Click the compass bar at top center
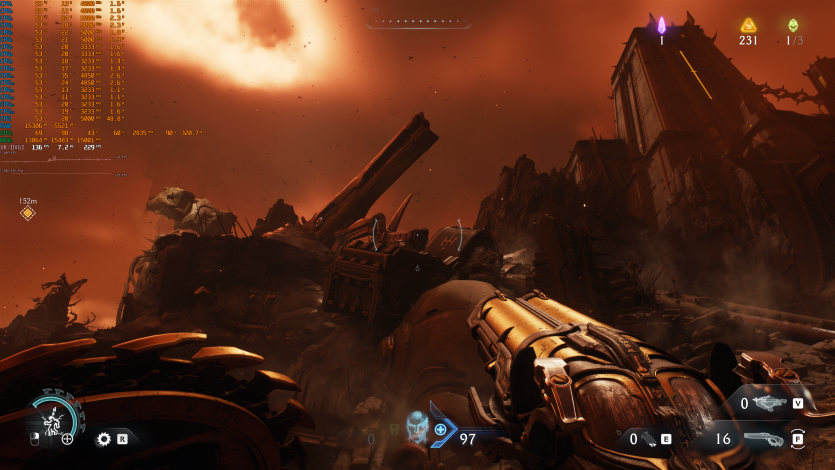 pyautogui.click(x=416, y=21)
